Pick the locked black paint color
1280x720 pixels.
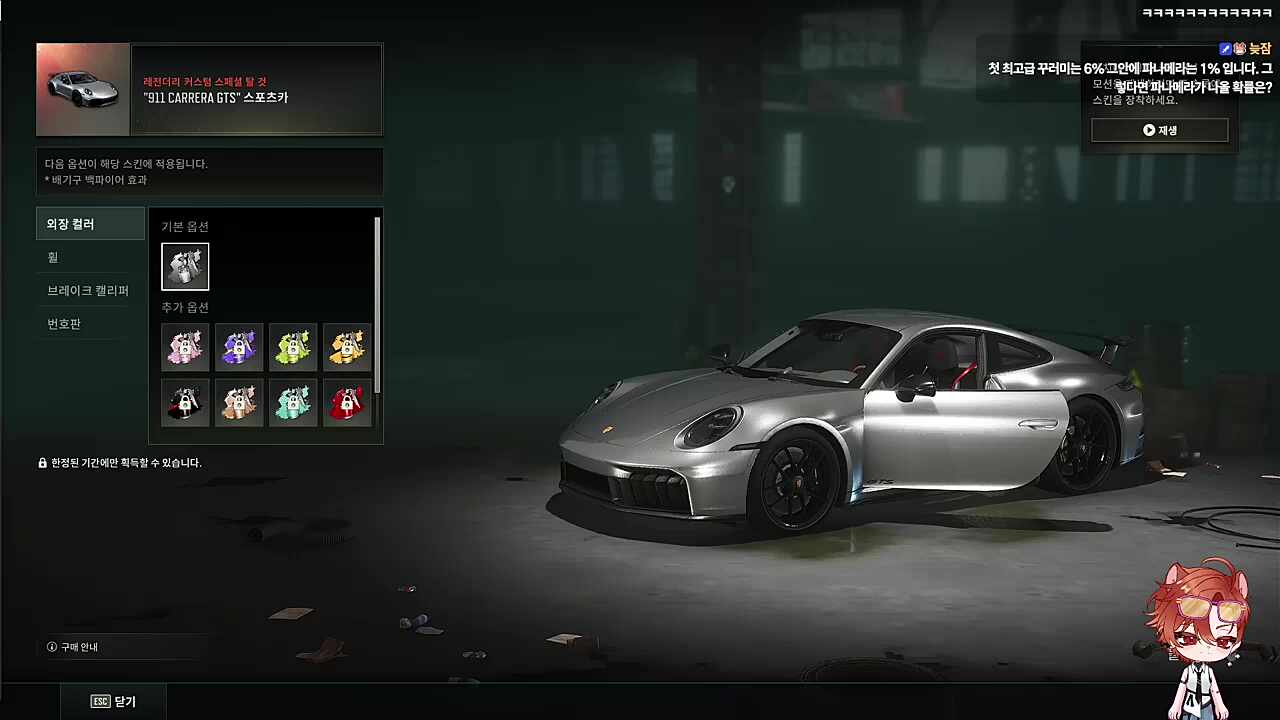coord(185,402)
